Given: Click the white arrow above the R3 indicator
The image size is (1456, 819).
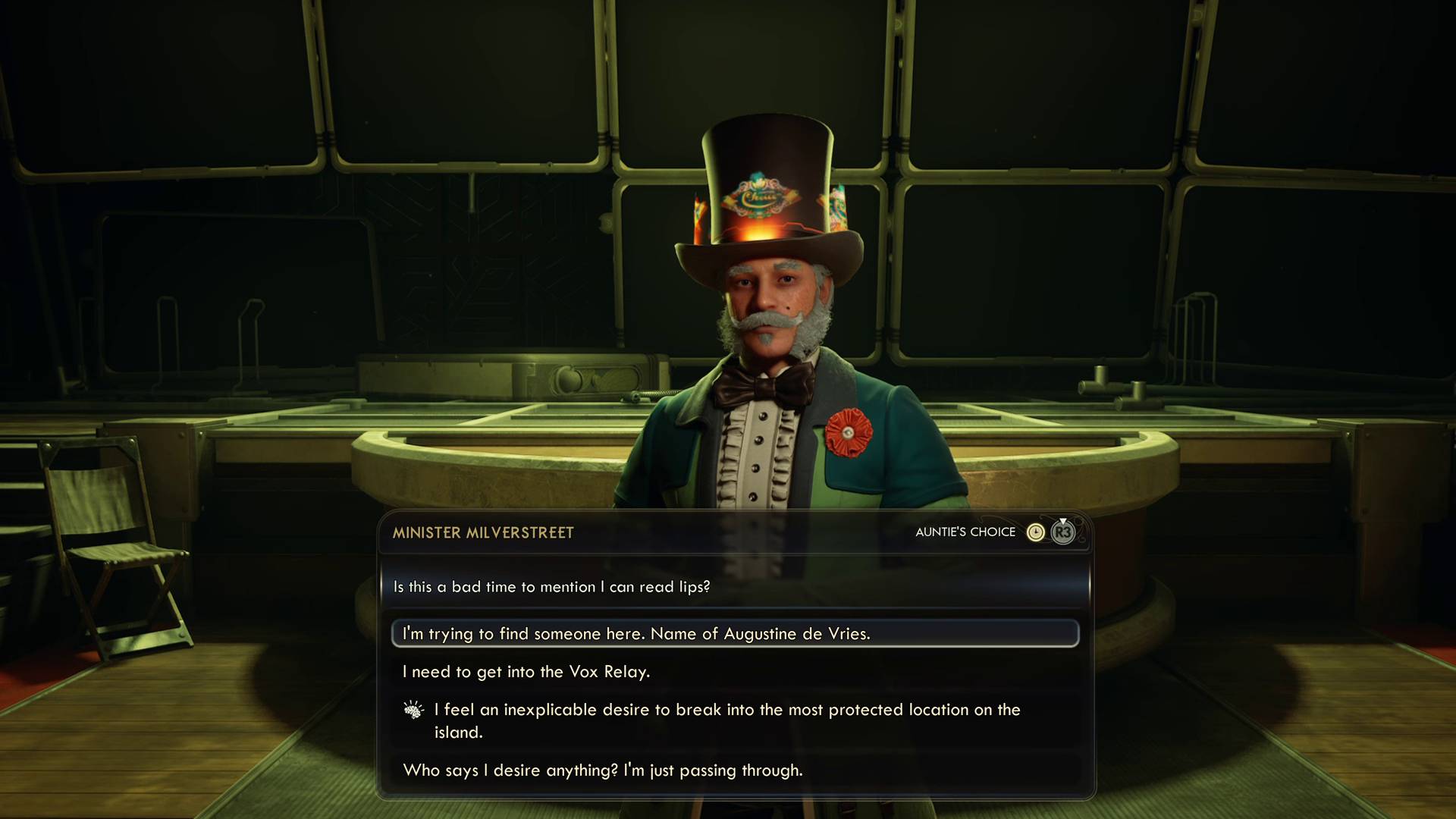Looking at the screenshot, I should click(x=1062, y=520).
